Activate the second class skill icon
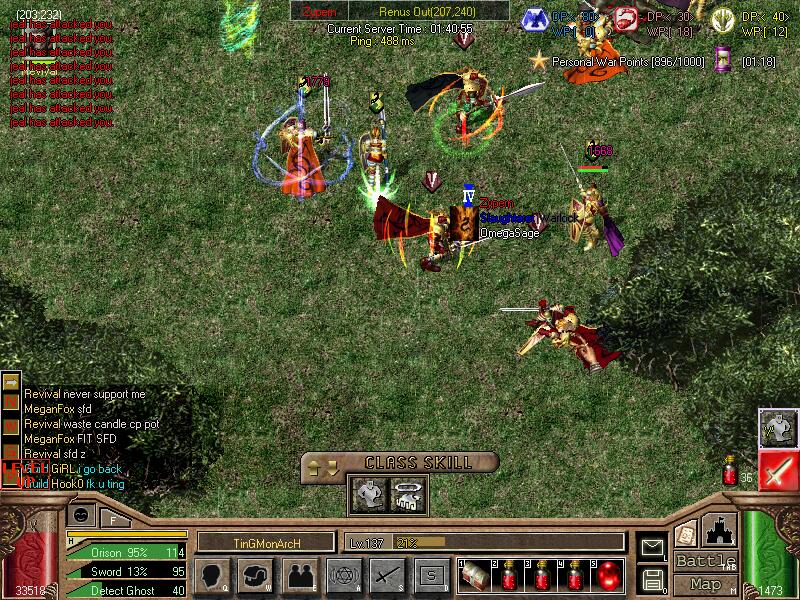 (x=409, y=493)
